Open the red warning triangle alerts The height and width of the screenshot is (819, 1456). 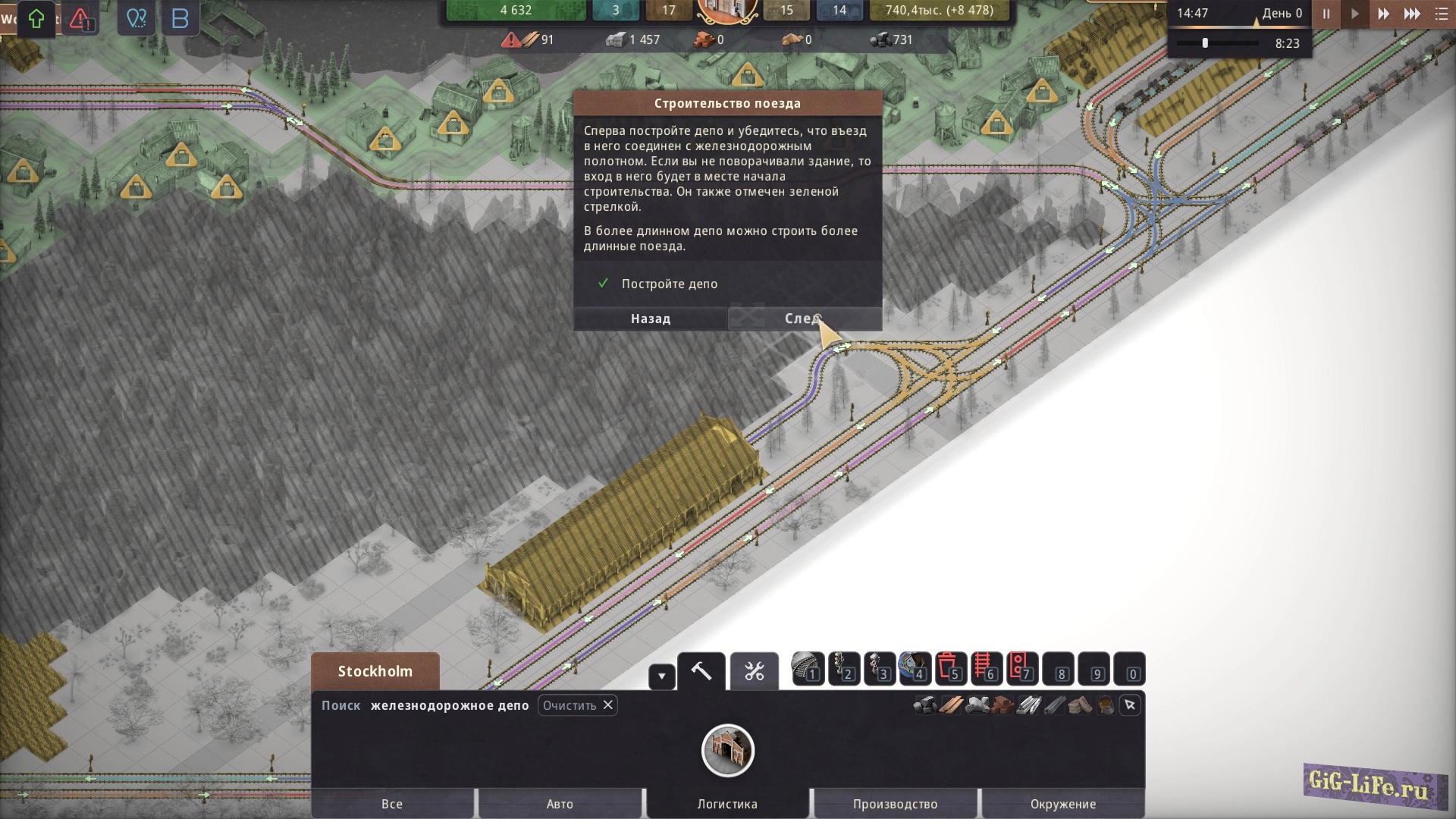80,19
